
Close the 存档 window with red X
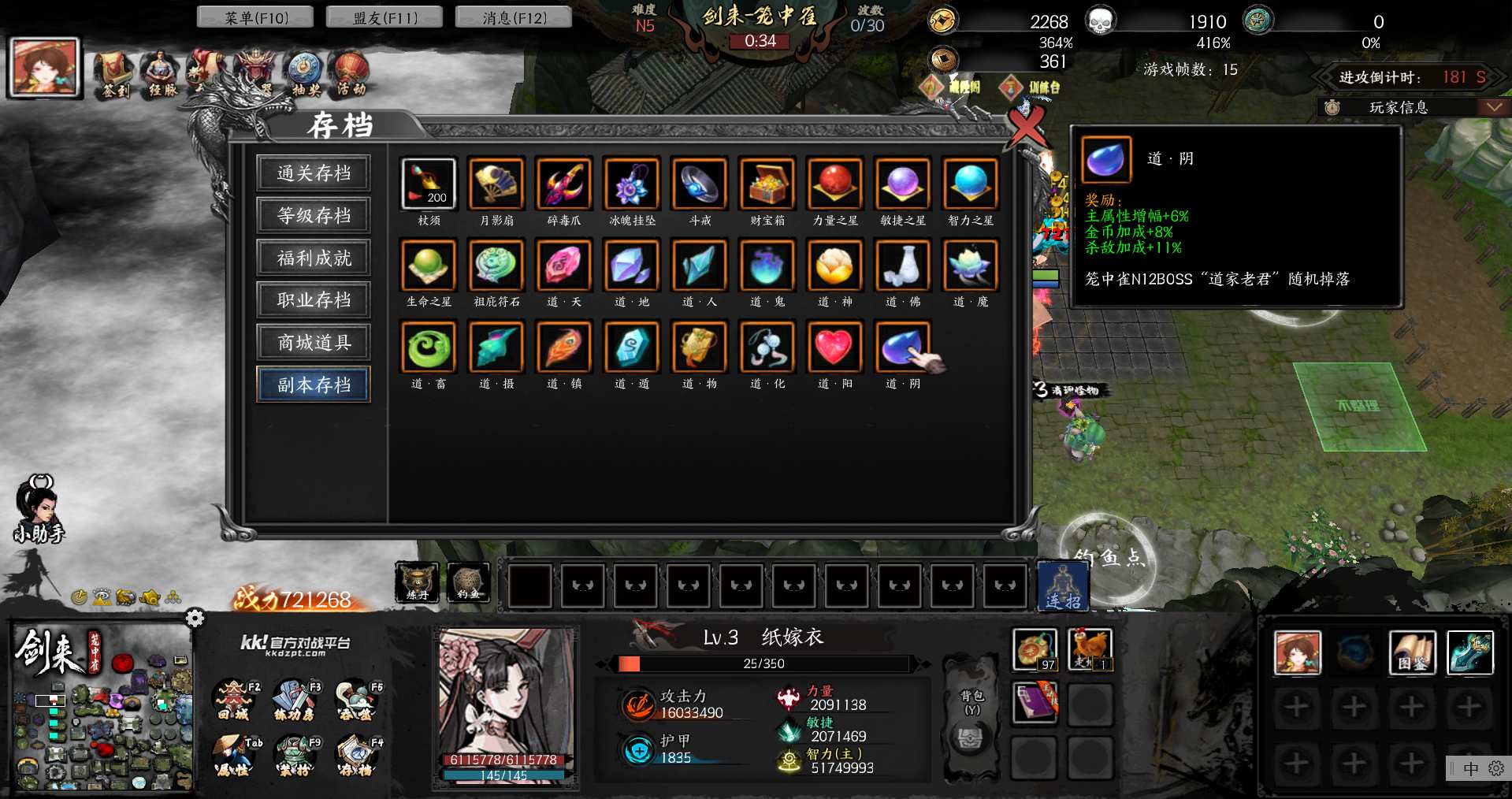coord(1027,124)
